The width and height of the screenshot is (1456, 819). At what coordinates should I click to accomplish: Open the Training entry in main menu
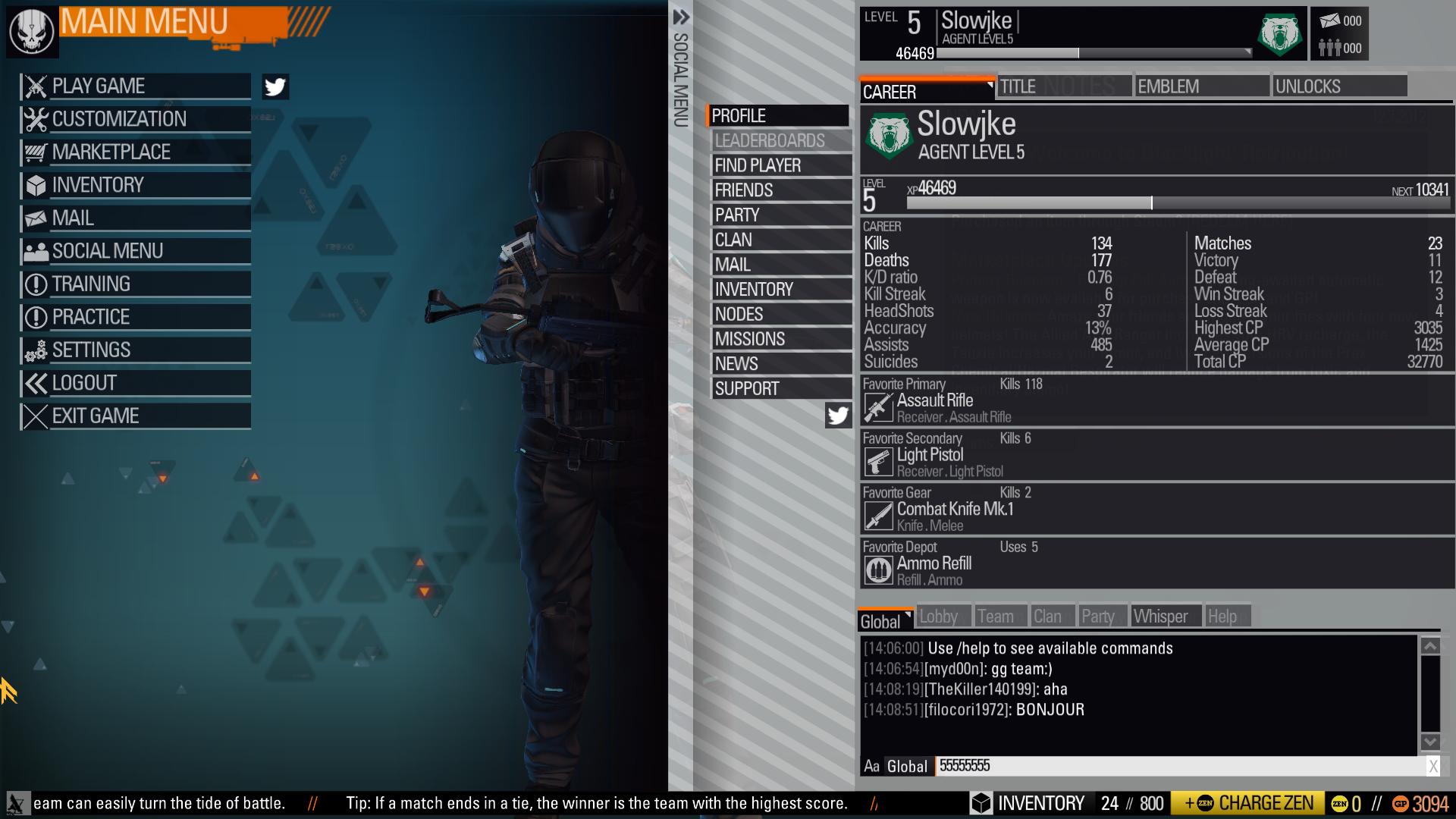[x=135, y=284]
